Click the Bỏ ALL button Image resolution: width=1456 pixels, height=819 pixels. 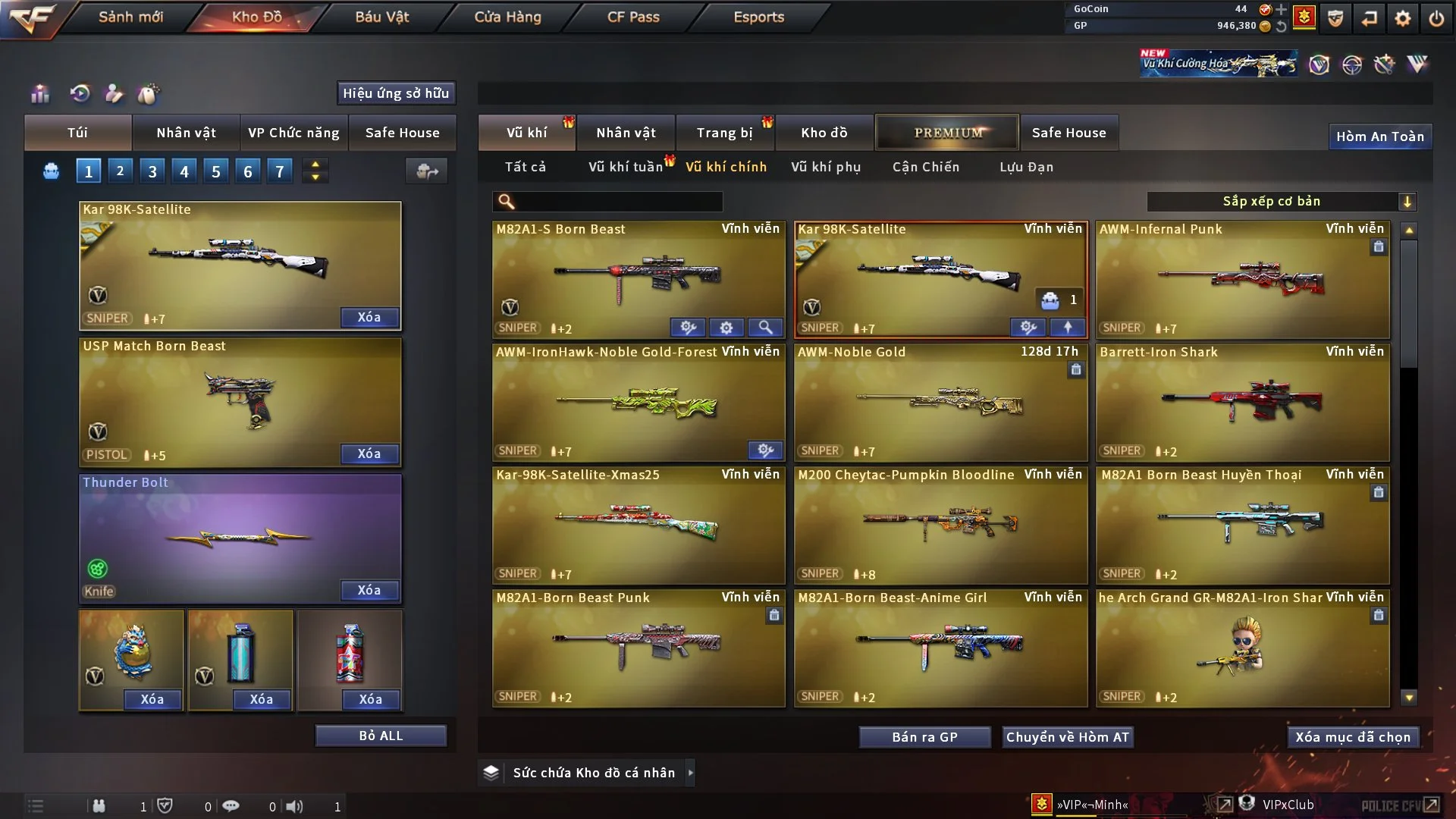381,736
